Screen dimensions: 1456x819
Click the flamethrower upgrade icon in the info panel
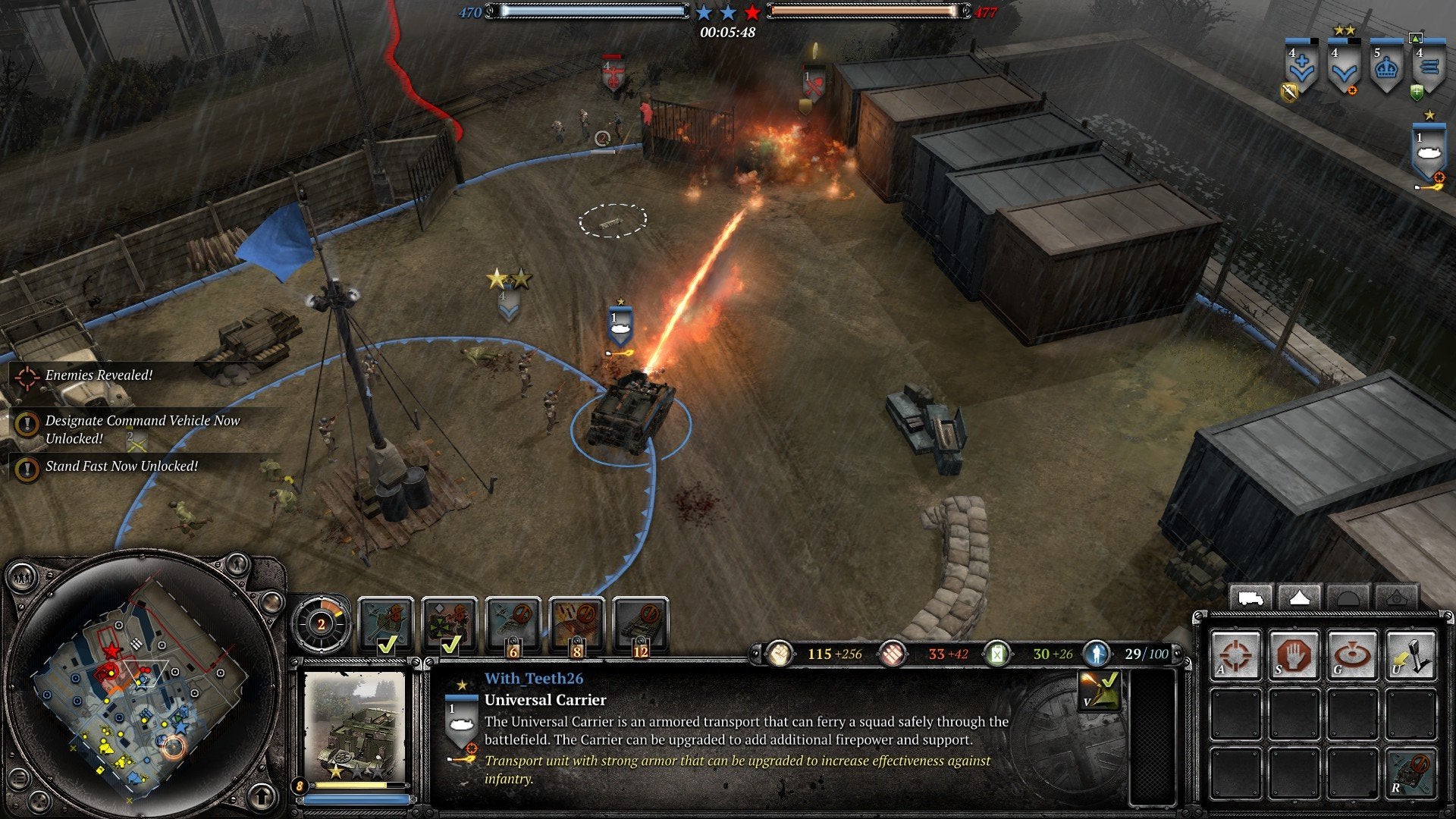(1099, 690)
